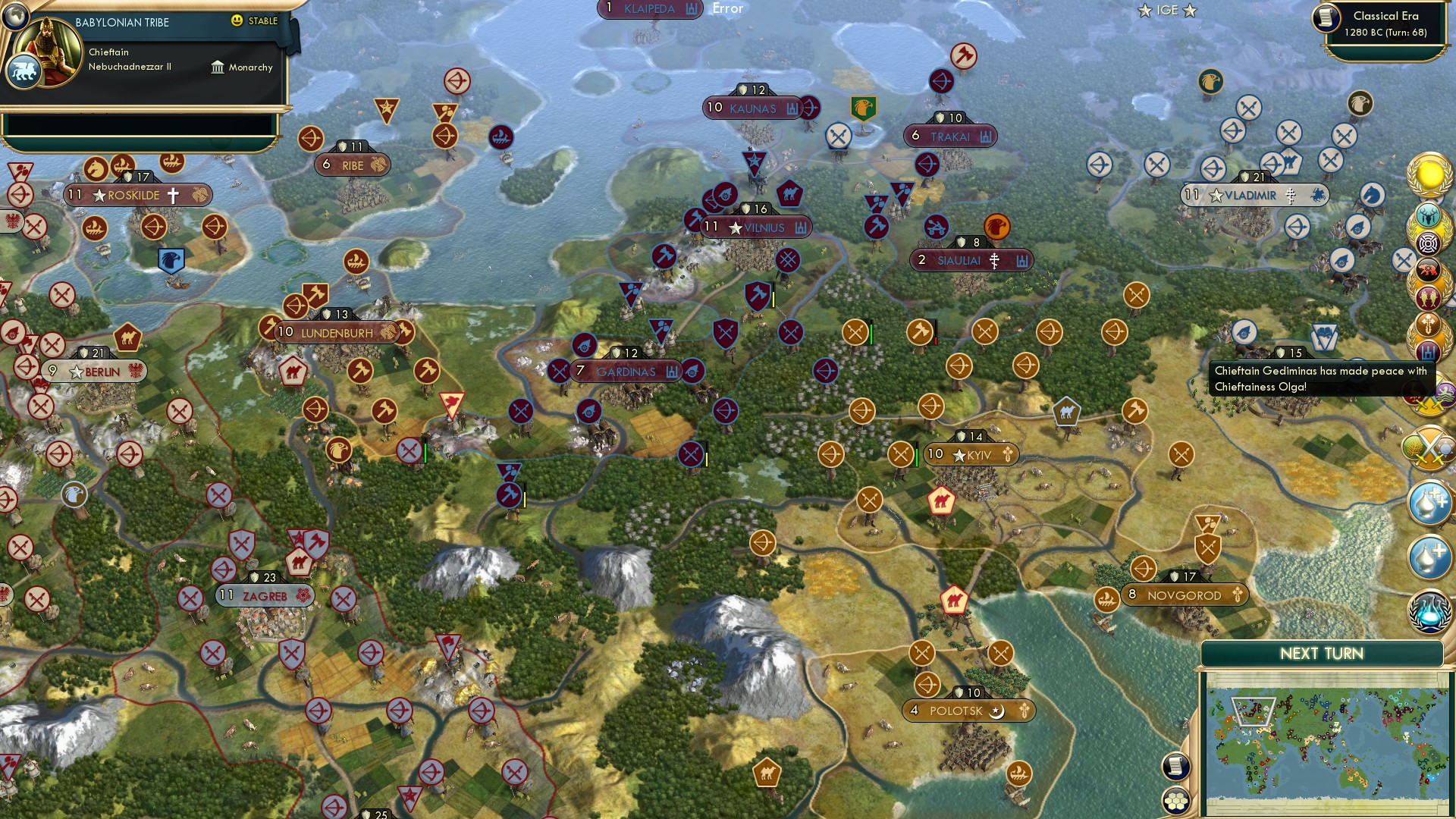1456x819 pixels.
Task: Toggle the hex grid display icon
Action: pyautogui.click(x=1175, y=800)
